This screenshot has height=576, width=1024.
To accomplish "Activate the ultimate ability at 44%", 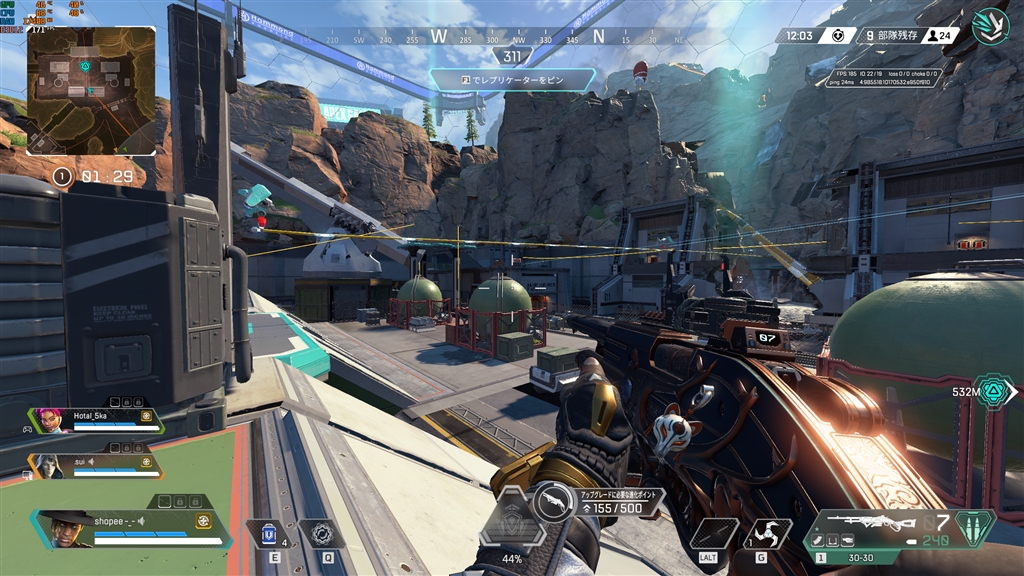I will 512,522.
